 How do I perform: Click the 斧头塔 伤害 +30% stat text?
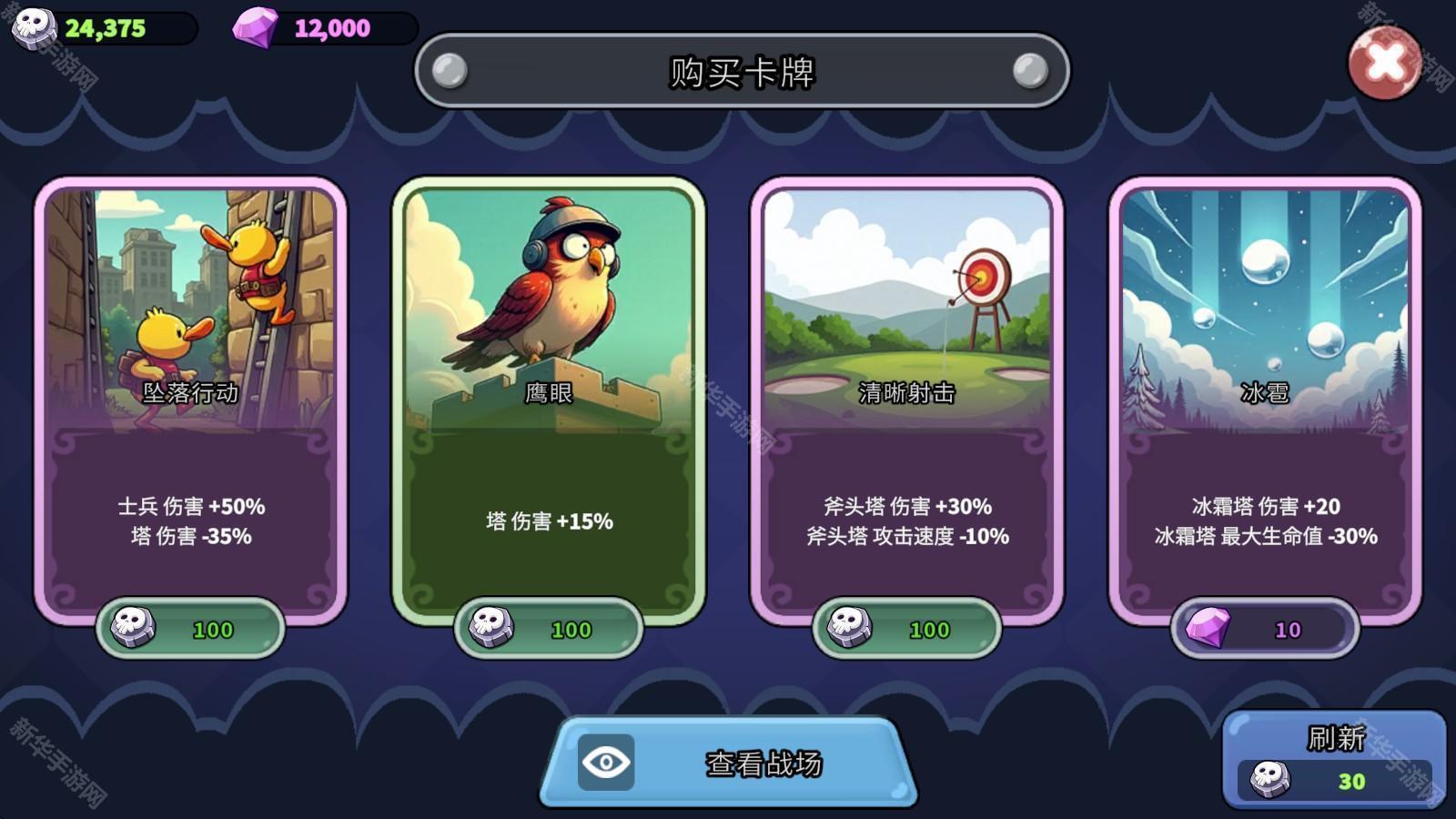(x=905, y=509)
